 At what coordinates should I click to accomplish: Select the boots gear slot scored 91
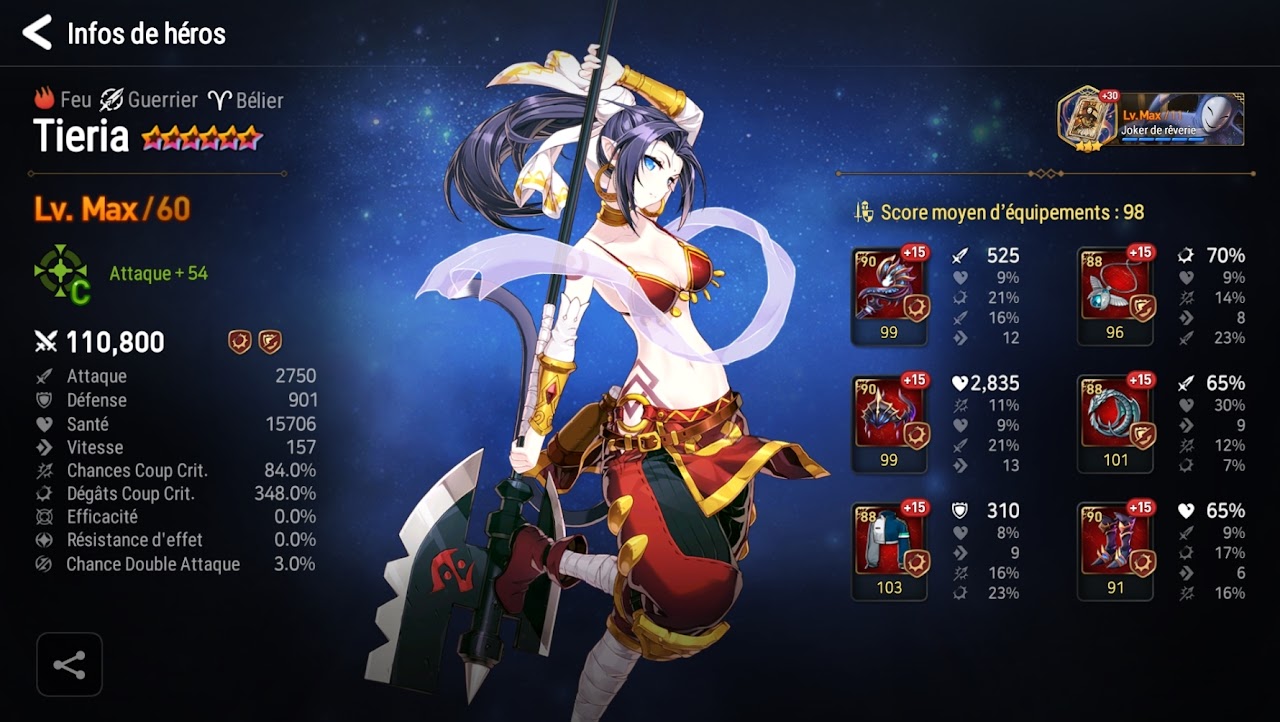point(1115,550)
